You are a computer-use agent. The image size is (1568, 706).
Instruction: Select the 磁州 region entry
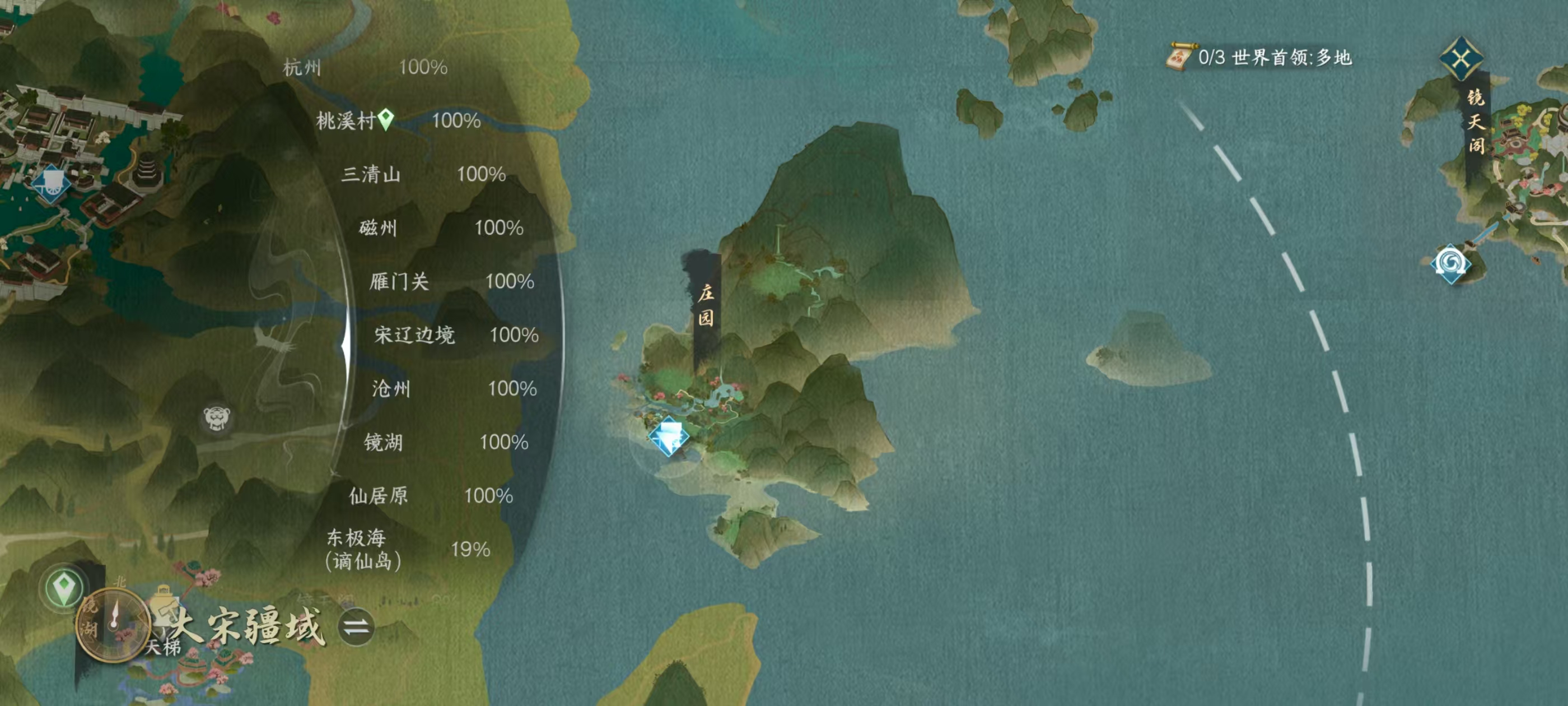(378, 228)
